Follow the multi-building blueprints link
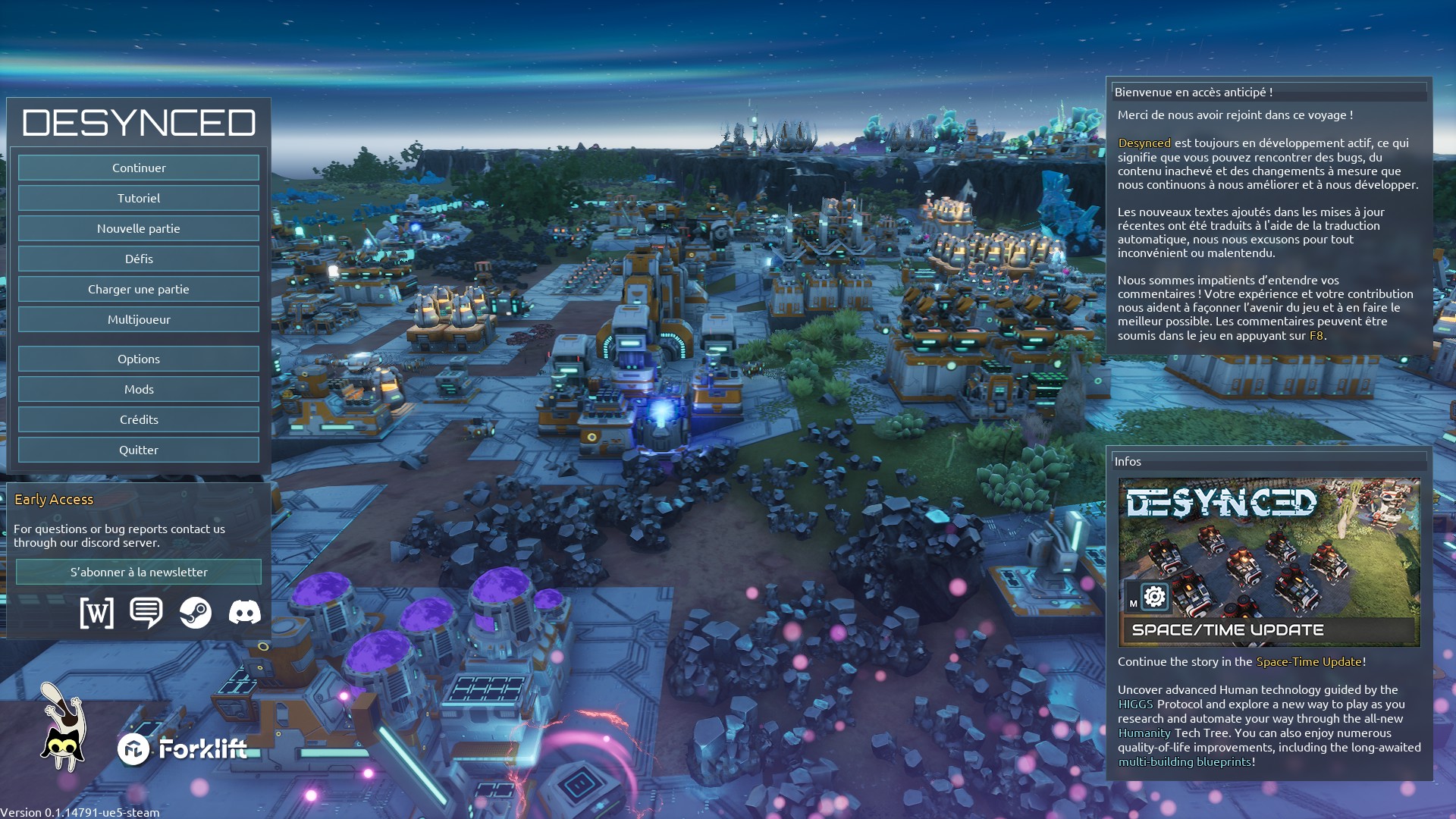Image resolution: width=1456 pixels, height=819 pixels. click(1185, 761)
